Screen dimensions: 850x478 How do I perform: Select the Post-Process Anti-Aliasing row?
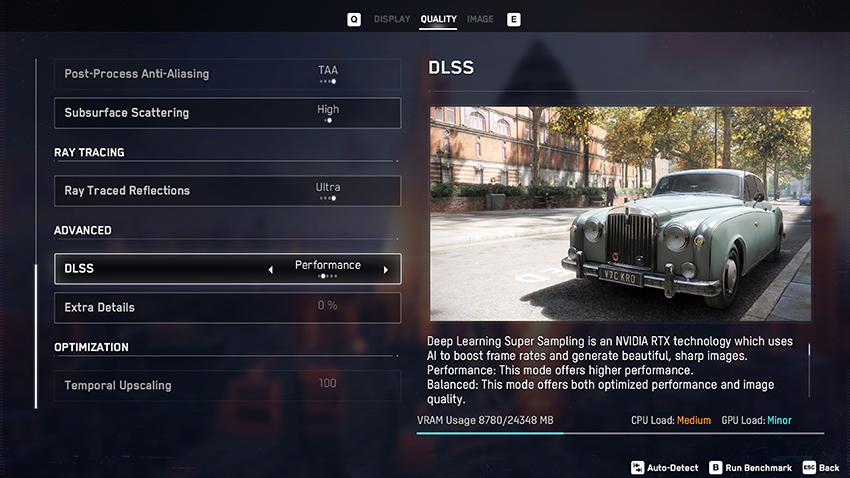(x=227, y=74)
